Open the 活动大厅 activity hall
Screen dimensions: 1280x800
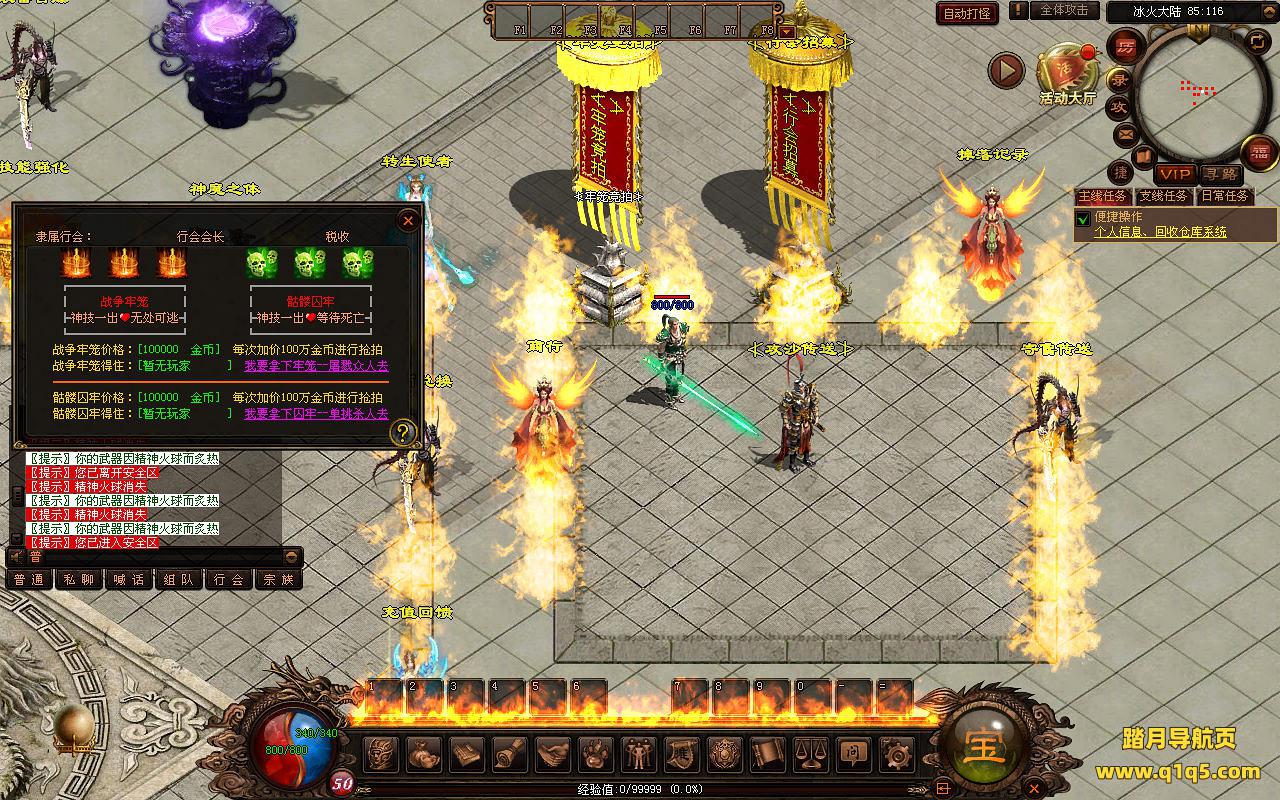click(1067, 72)
